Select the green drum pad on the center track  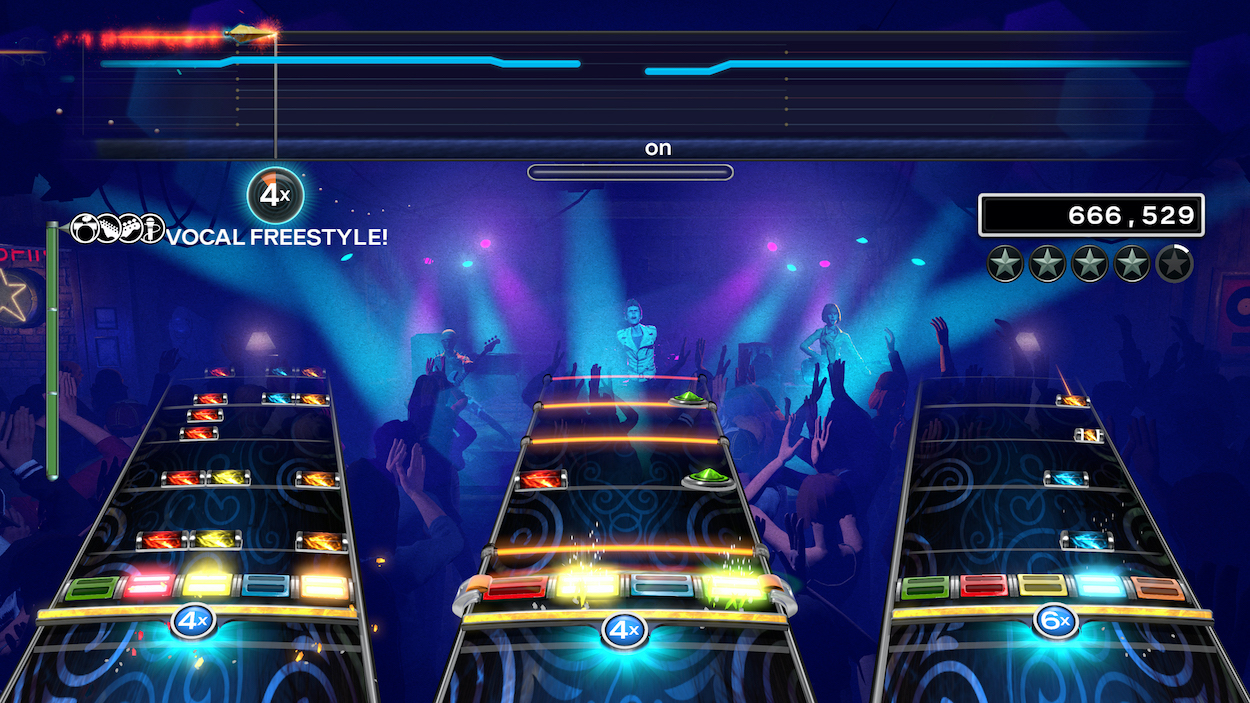[733, 587]
